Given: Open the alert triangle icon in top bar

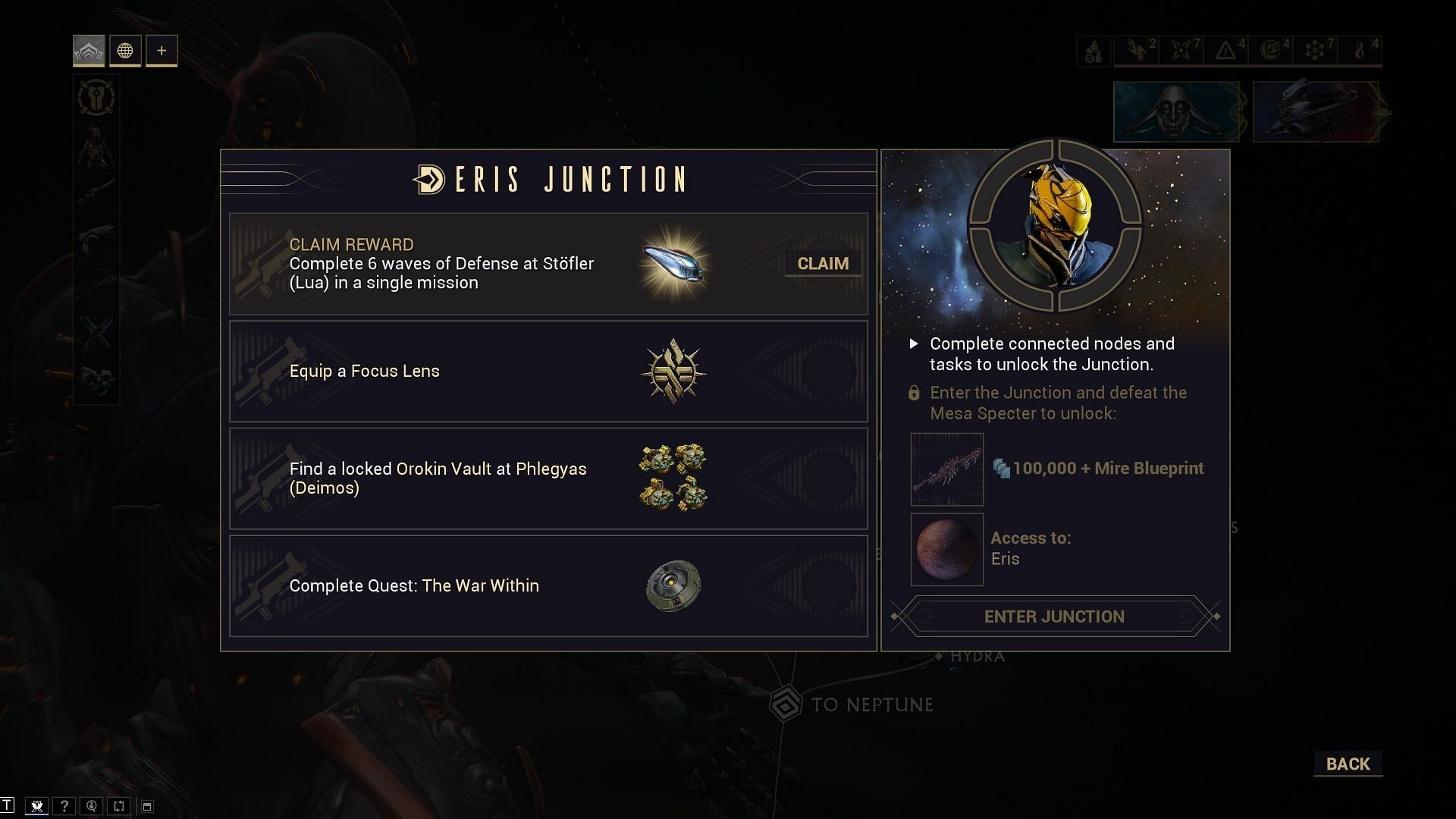Looking at the screenshot, I should click(x=1225, y=51).
